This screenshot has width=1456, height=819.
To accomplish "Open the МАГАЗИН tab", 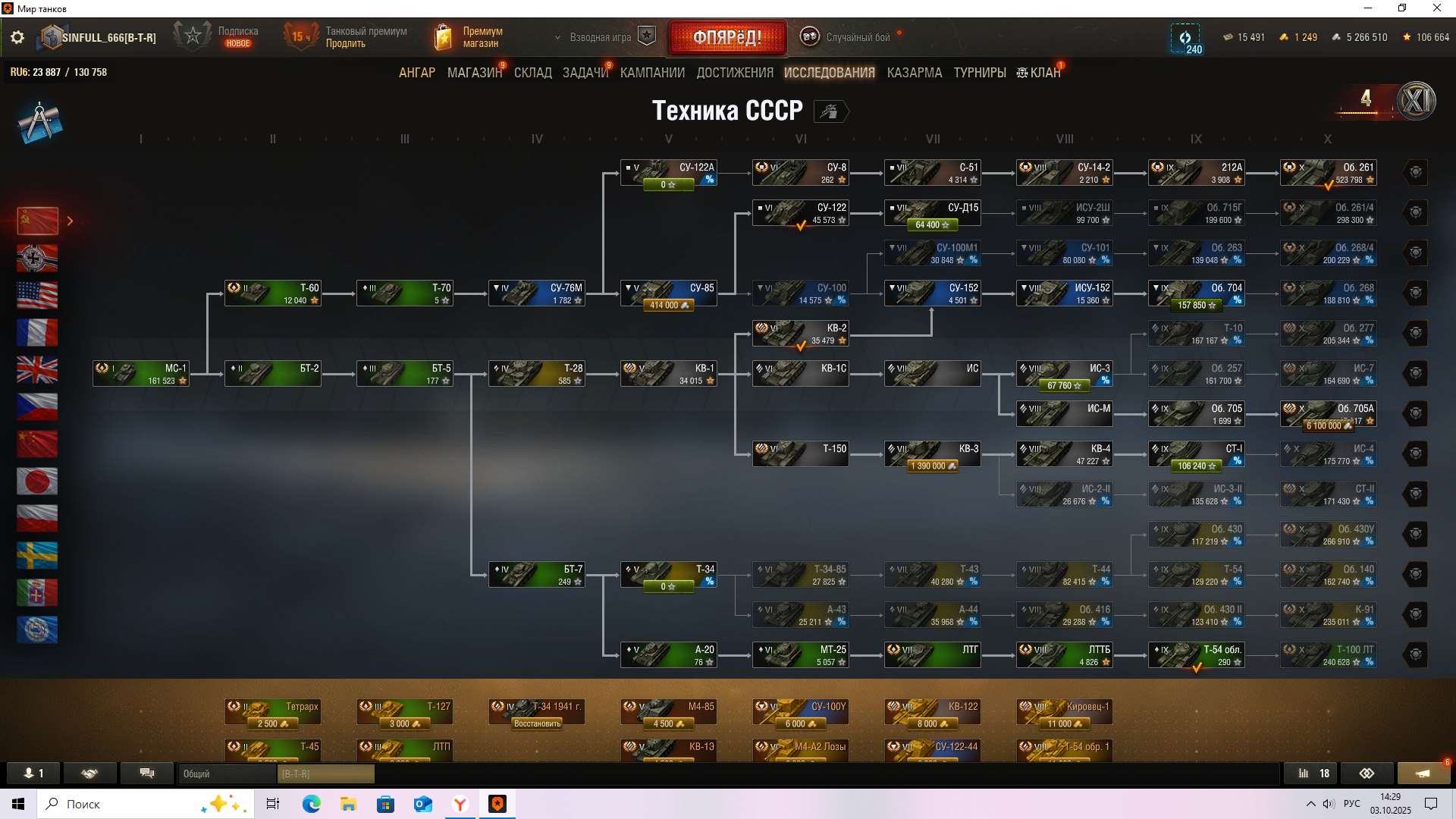I will (x=474, y=73).
